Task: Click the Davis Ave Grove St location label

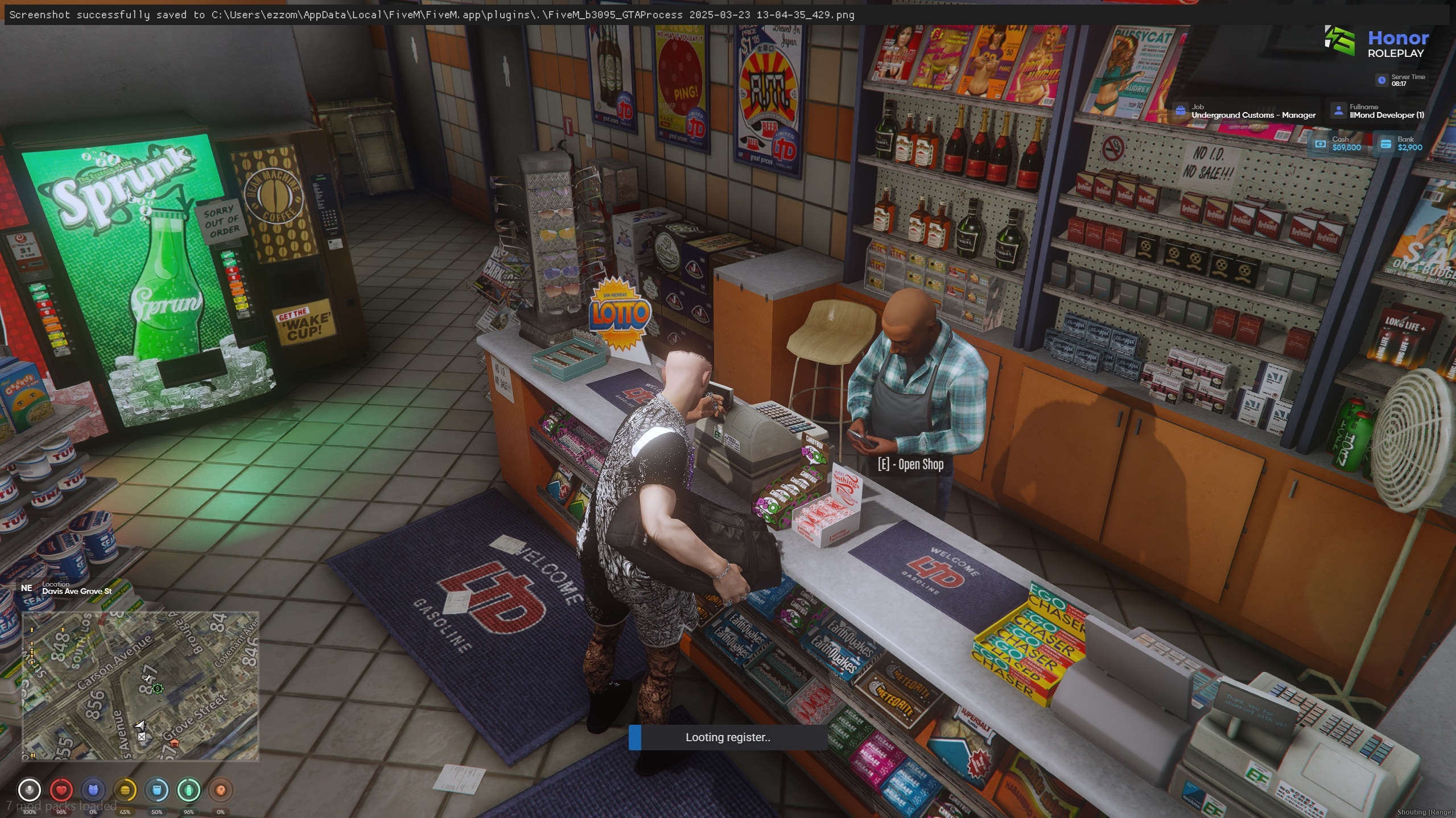Action: pyautogui.click(x=77, y=591)
